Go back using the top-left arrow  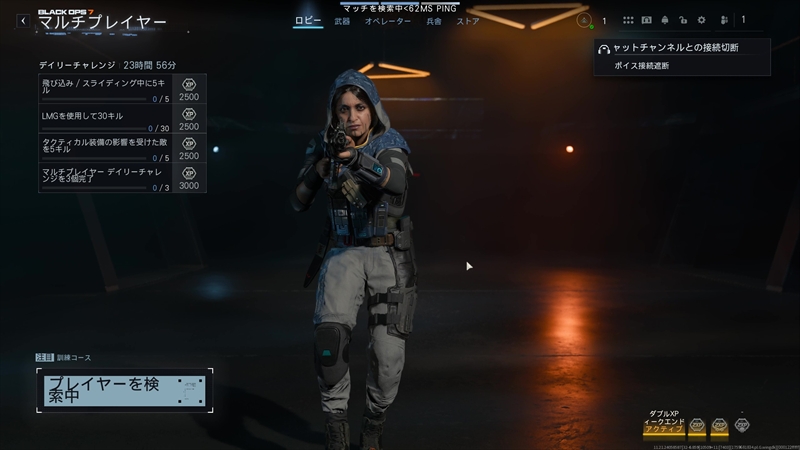point(22,21)
